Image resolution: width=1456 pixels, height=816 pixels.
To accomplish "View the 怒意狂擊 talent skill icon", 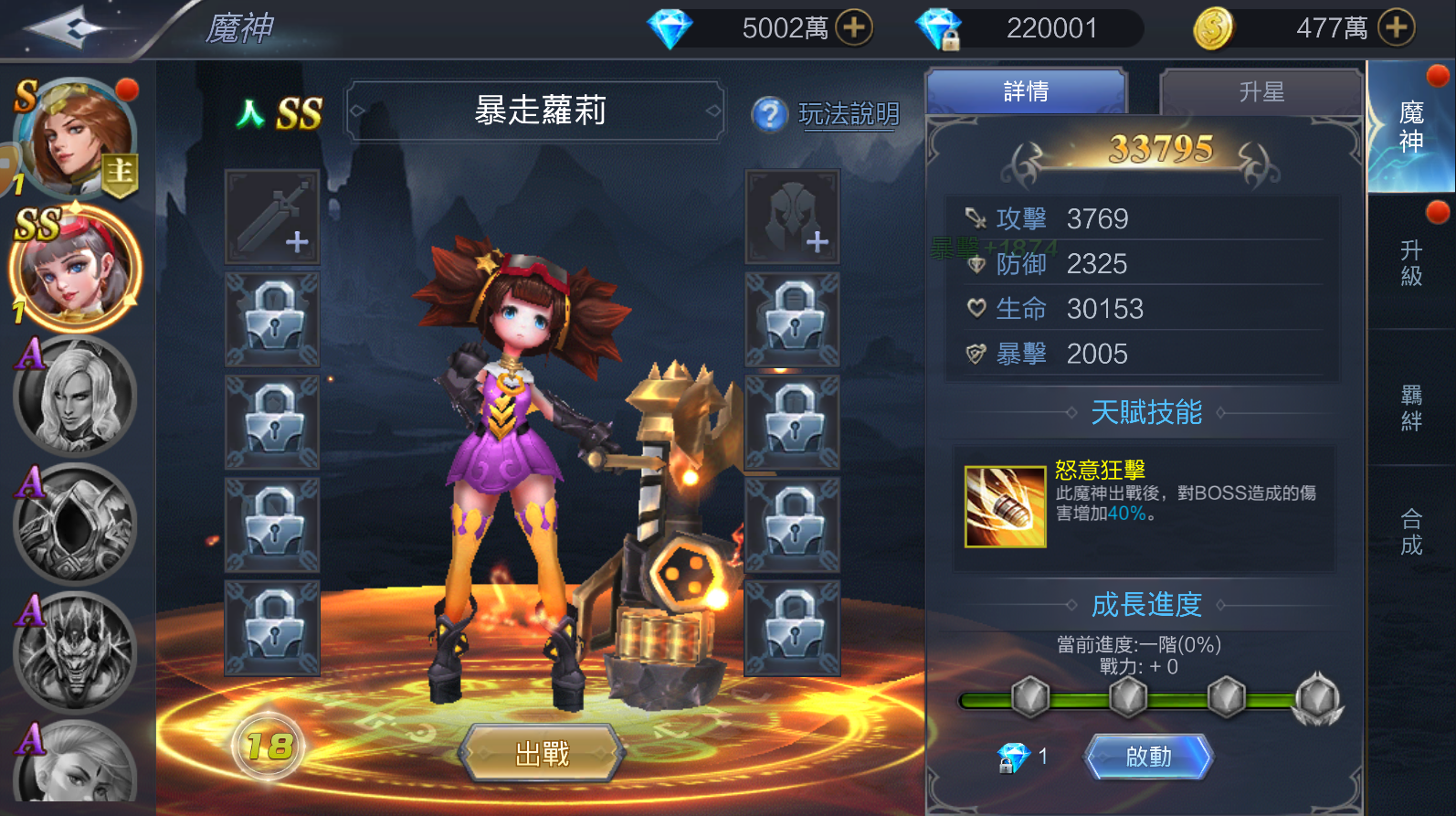I will [x=1005, y=506].
